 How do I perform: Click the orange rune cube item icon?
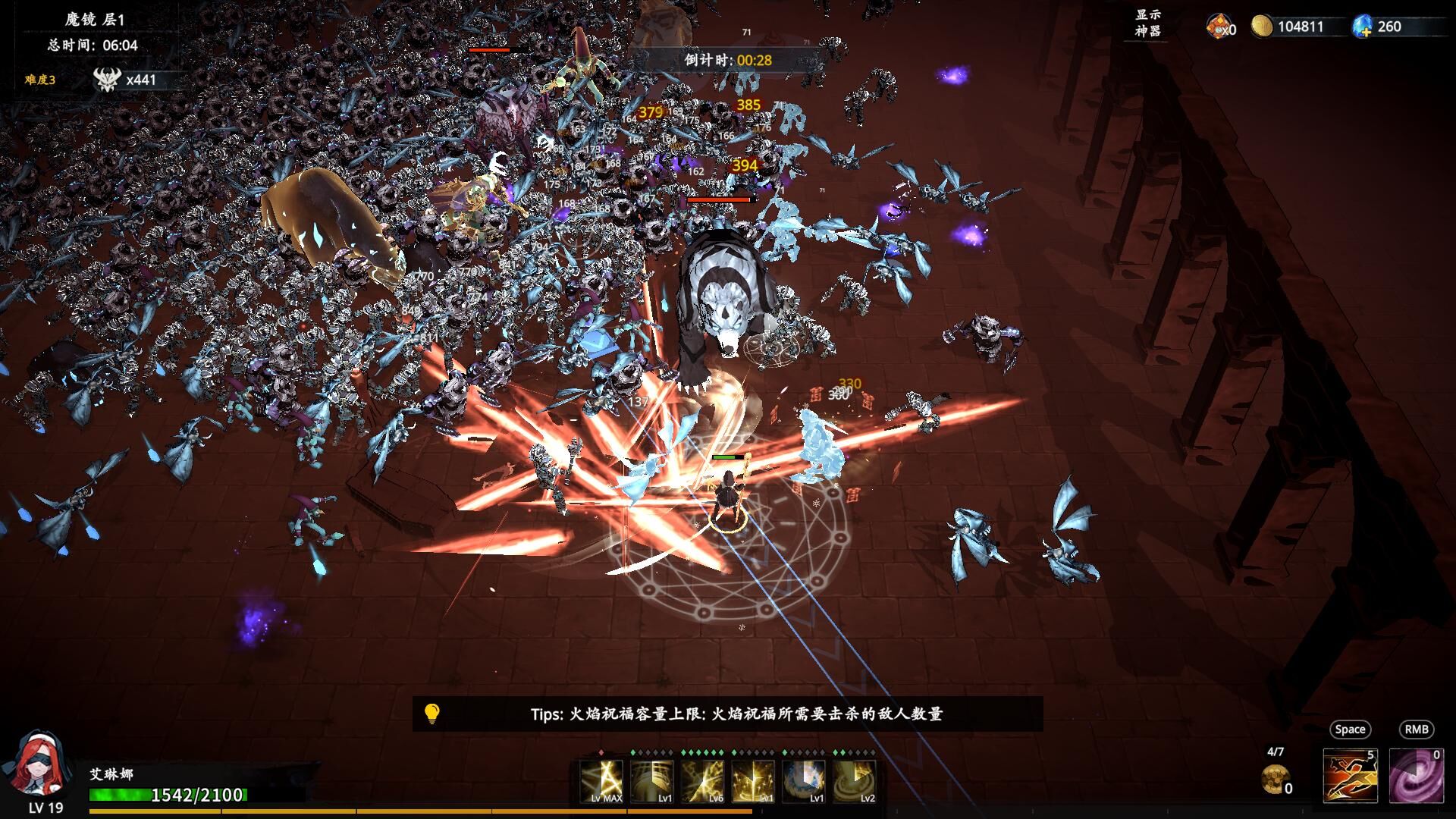pos(1218,27)
